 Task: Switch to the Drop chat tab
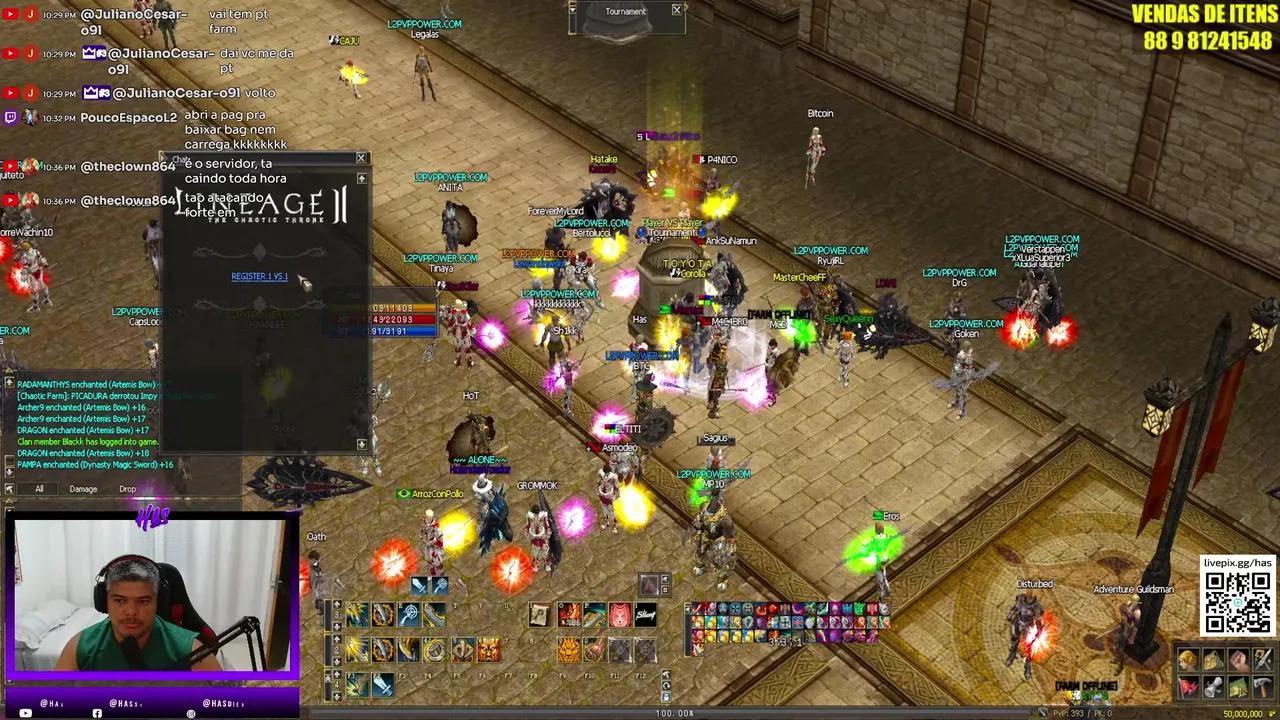tap(127, 488)
